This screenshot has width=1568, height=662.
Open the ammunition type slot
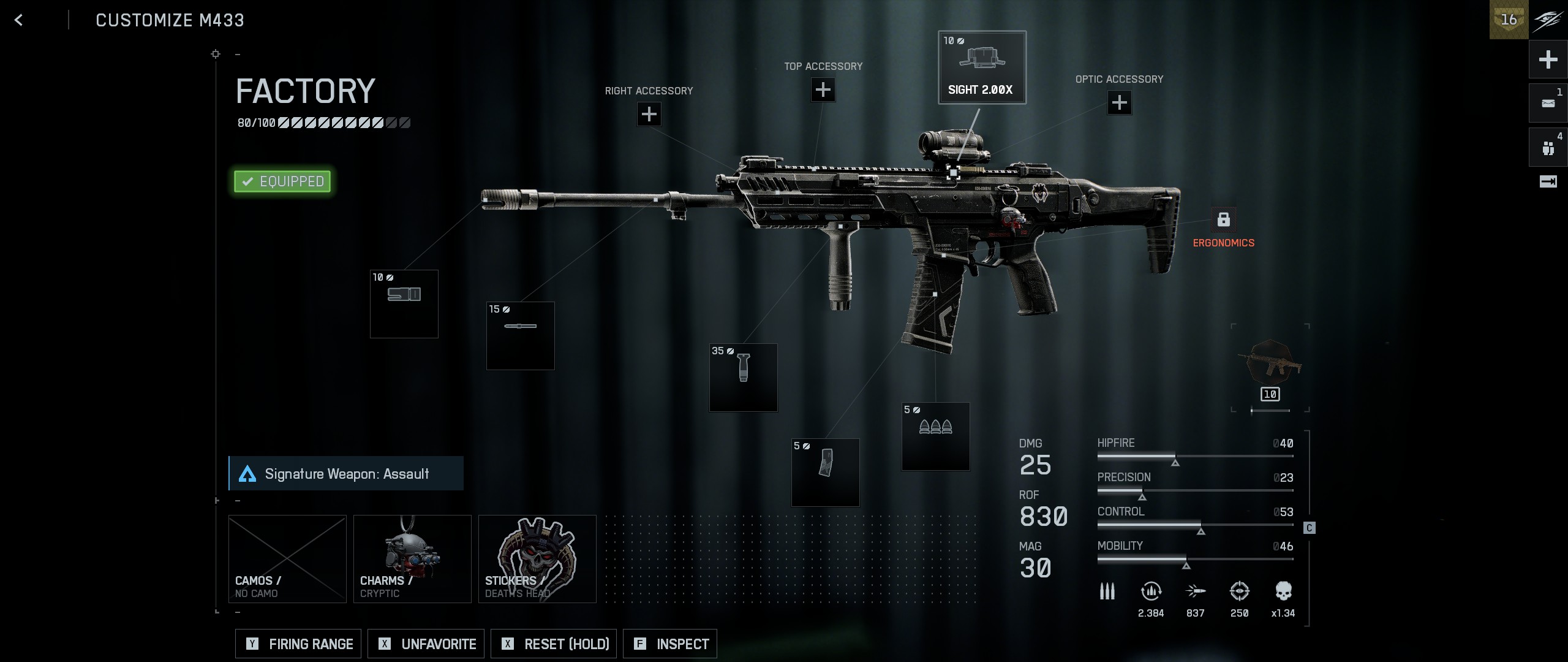(935, 436)
